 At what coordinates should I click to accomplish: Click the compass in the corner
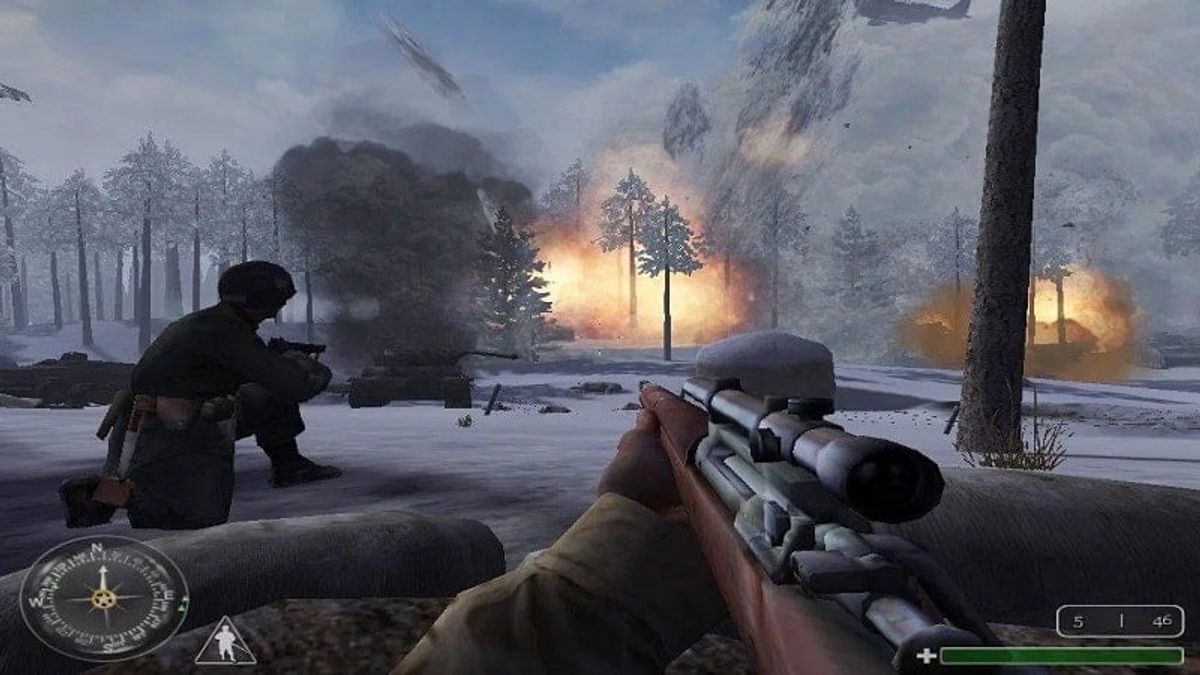[103, 598]
